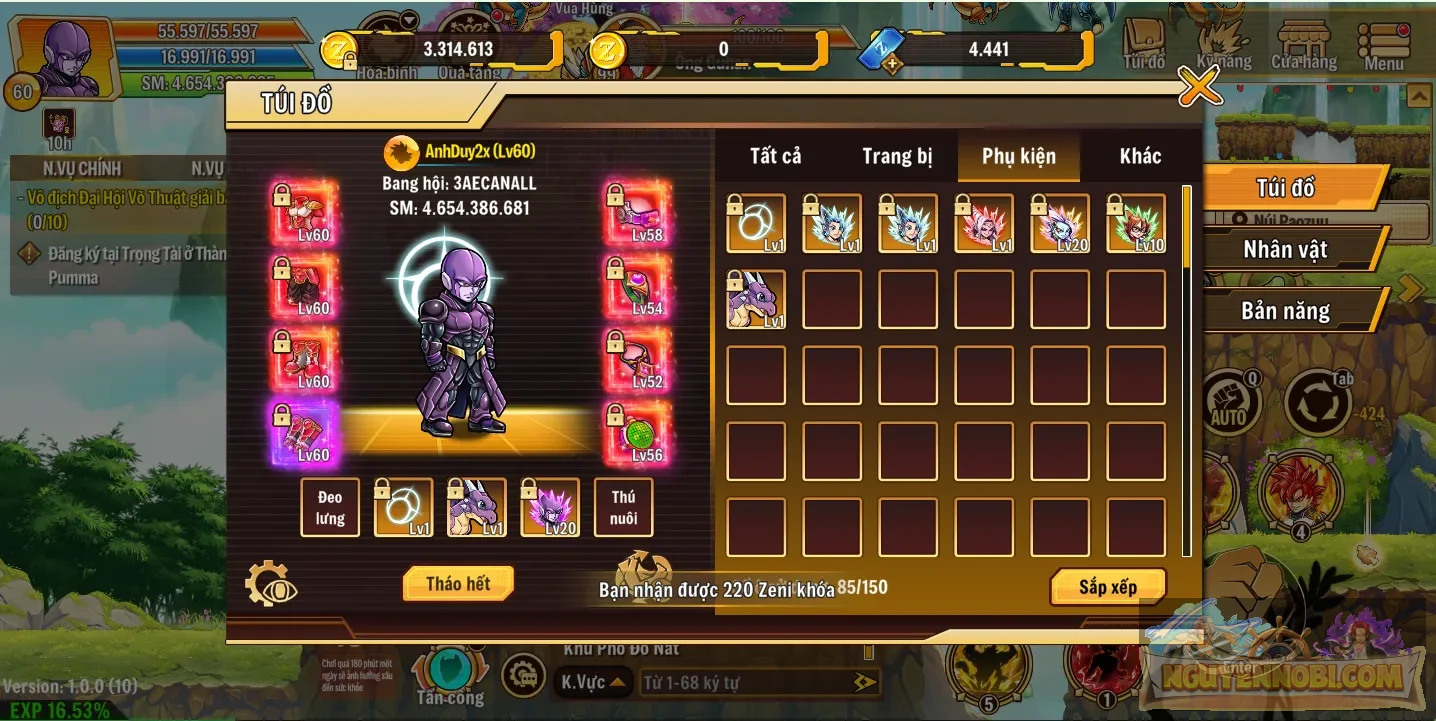
Task: Switch to the Trang bị tab
Action: point(896,156)
